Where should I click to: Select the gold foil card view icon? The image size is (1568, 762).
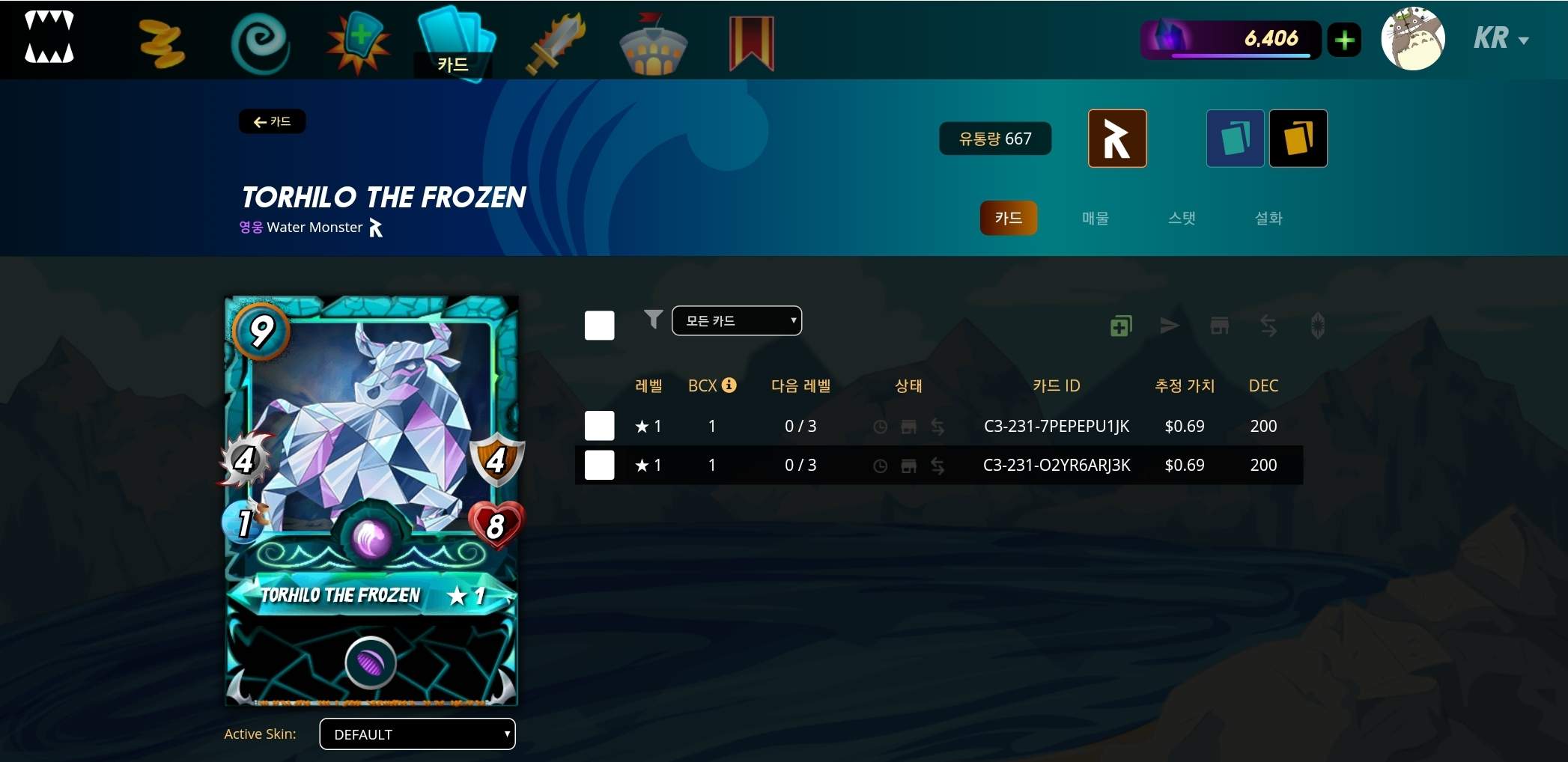click(x=1298, y=138)
